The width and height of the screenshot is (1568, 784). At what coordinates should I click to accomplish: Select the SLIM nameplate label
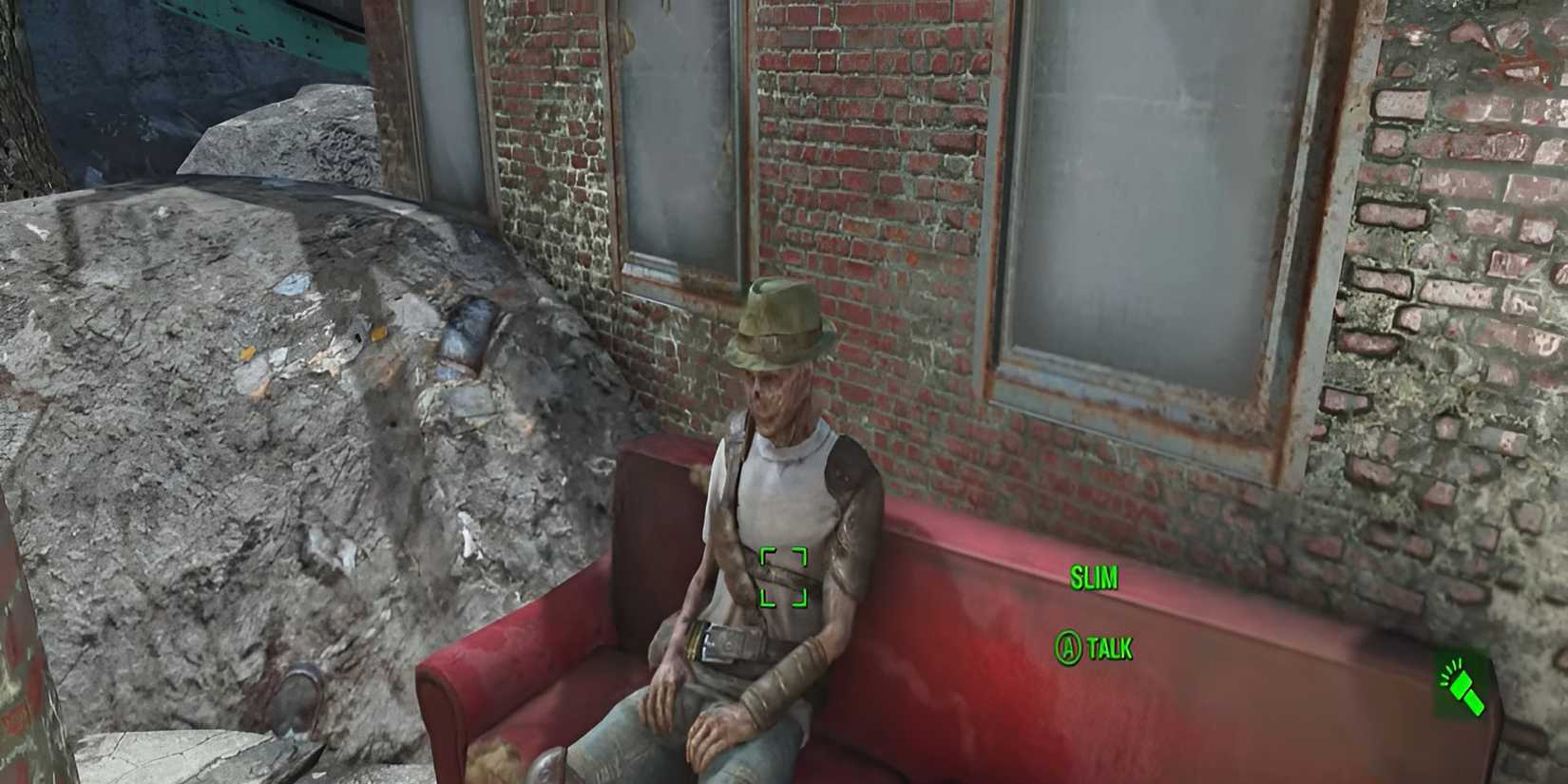coord(1094,577)
